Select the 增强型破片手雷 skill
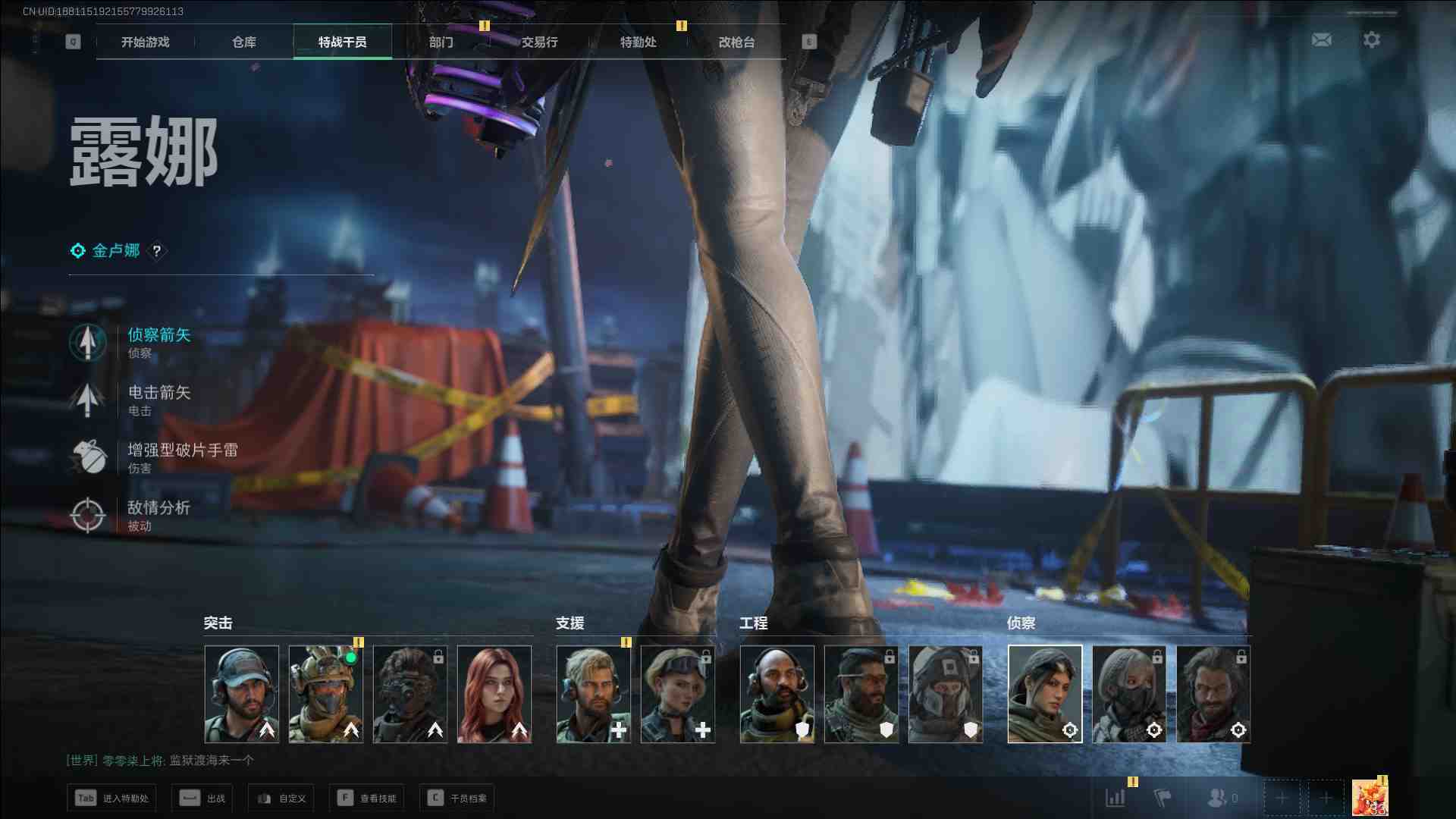Image resolution: width=1456 pixels, height=819 pixels. click(x=182, y=457)
